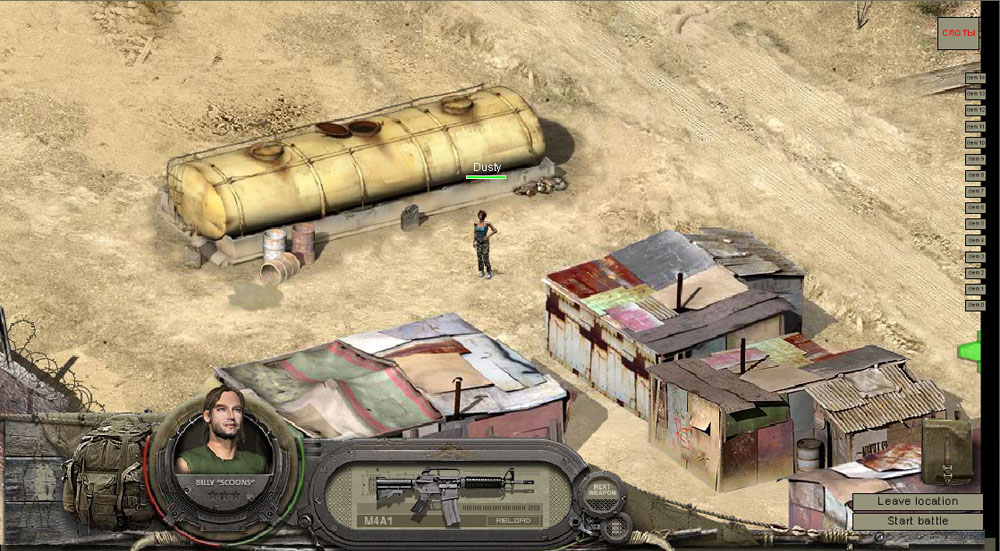The width and height of the screenshot is (1000, 551).
Task: Choose the "item 10" slot button
Action: click(x=975, y=143)
